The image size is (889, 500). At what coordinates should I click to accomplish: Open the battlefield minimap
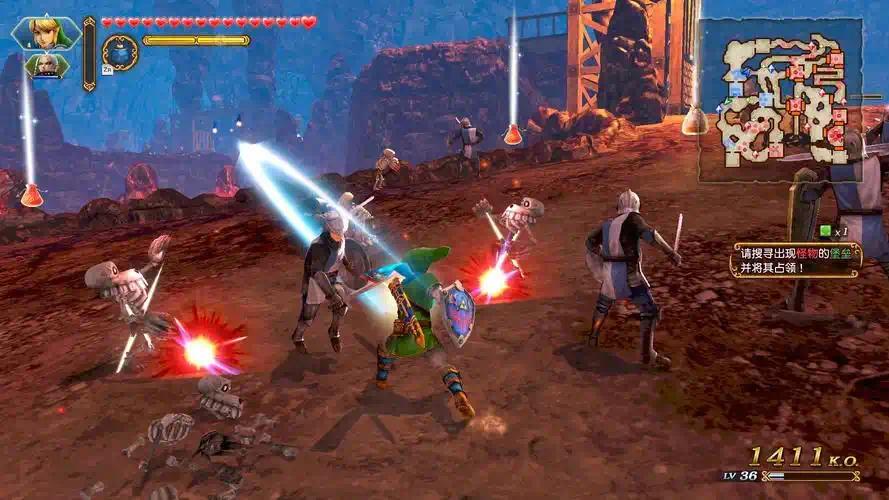pos(780,99)
